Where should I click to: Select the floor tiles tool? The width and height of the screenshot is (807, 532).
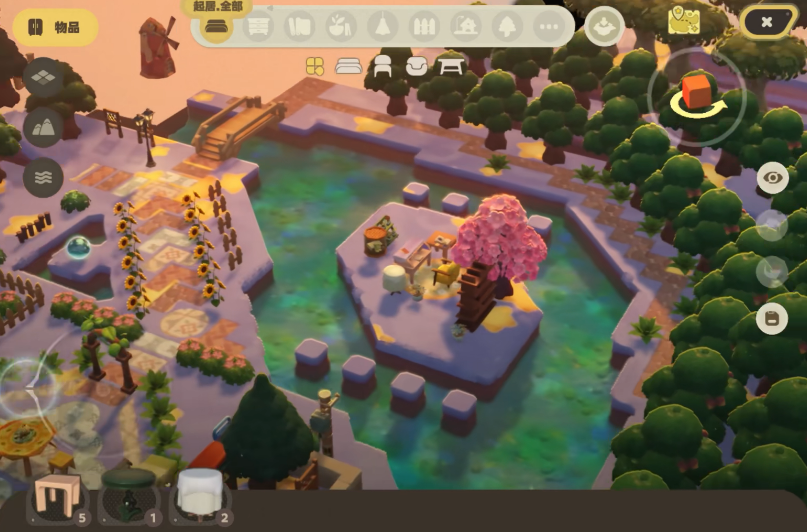43,77
